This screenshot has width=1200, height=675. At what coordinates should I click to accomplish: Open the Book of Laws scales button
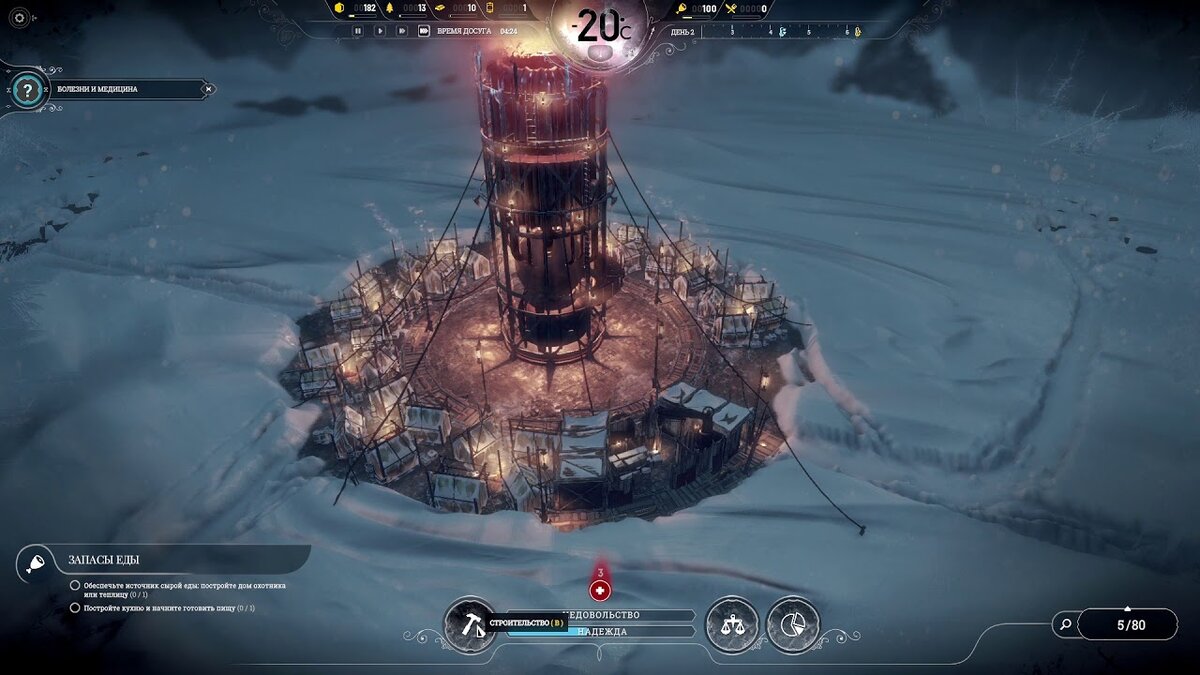[x=730, y=624]
